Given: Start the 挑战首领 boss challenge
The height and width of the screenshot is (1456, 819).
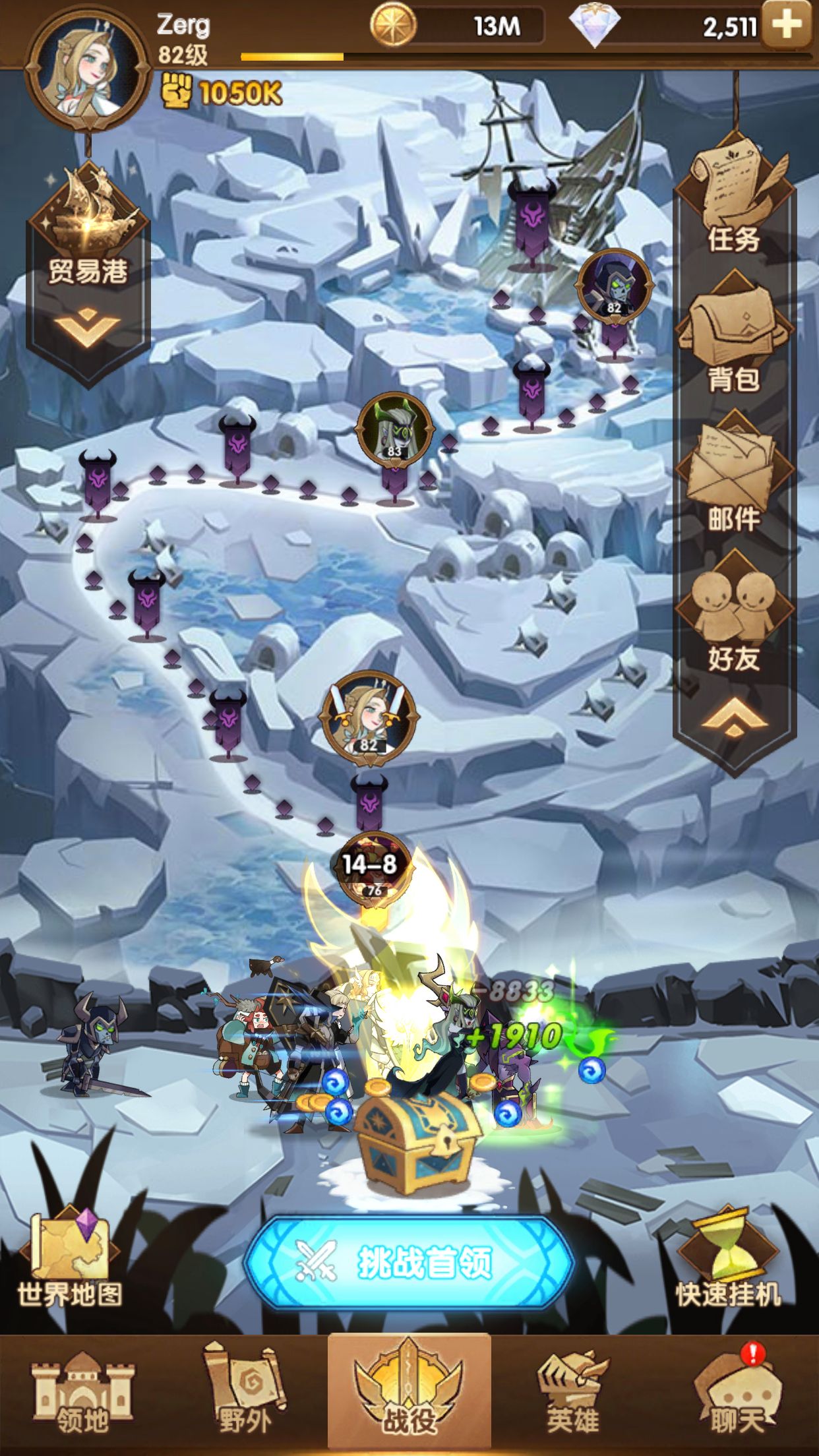Looking at the screenshot, I should point(409,1261).
